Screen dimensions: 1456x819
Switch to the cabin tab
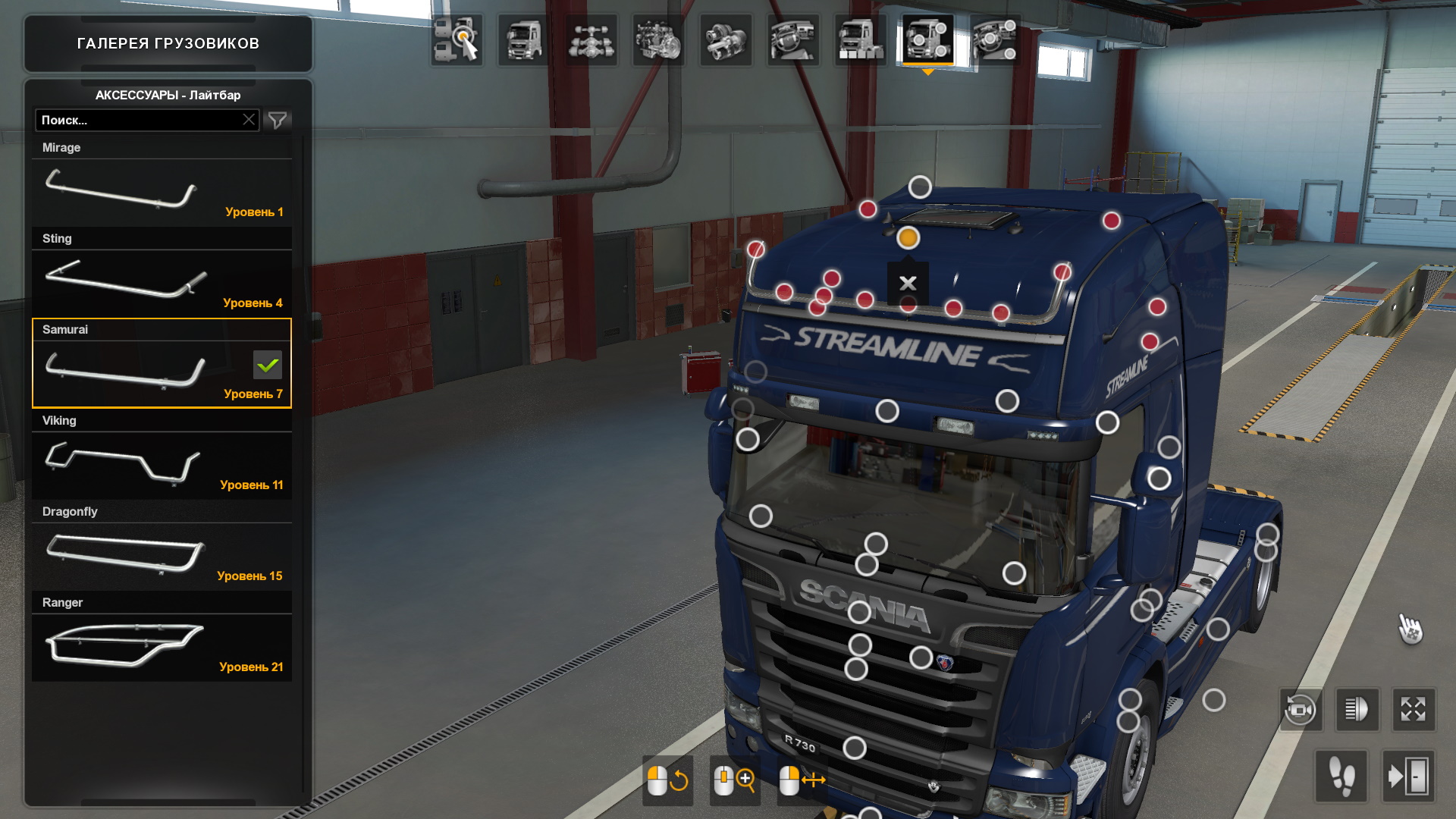click(524, 39)
